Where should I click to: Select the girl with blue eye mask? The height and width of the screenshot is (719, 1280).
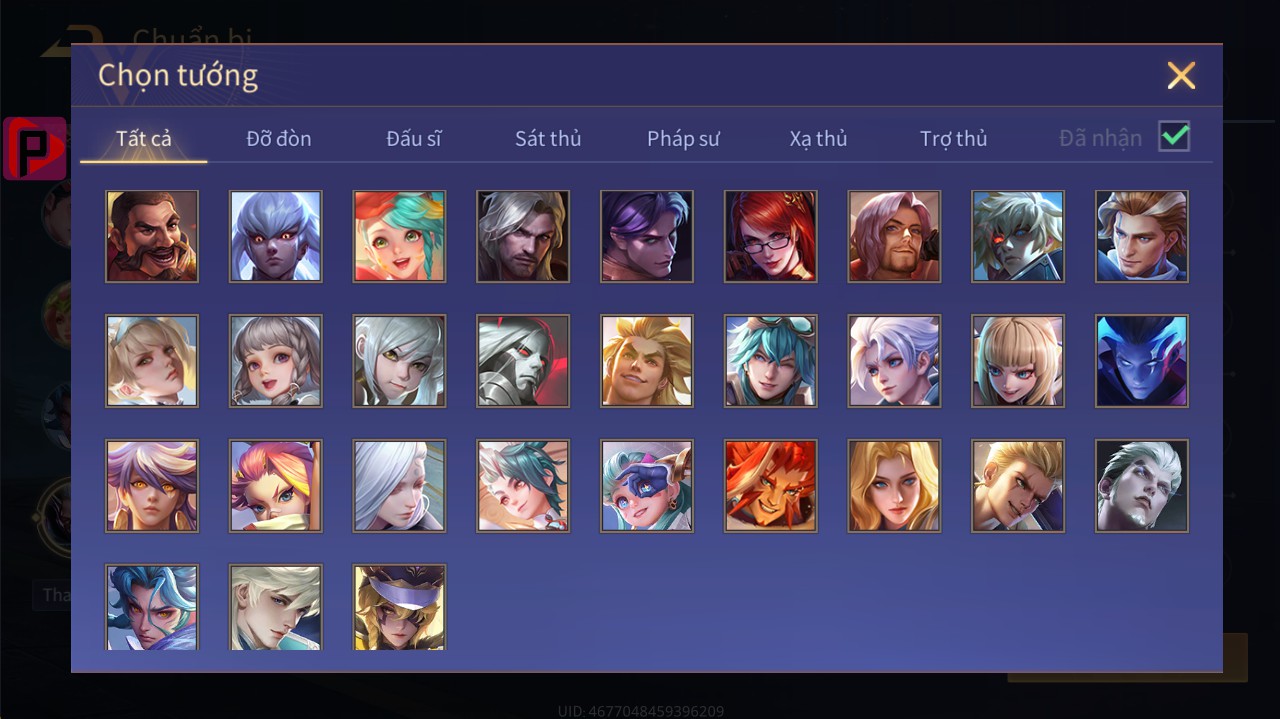click(647, 486)
